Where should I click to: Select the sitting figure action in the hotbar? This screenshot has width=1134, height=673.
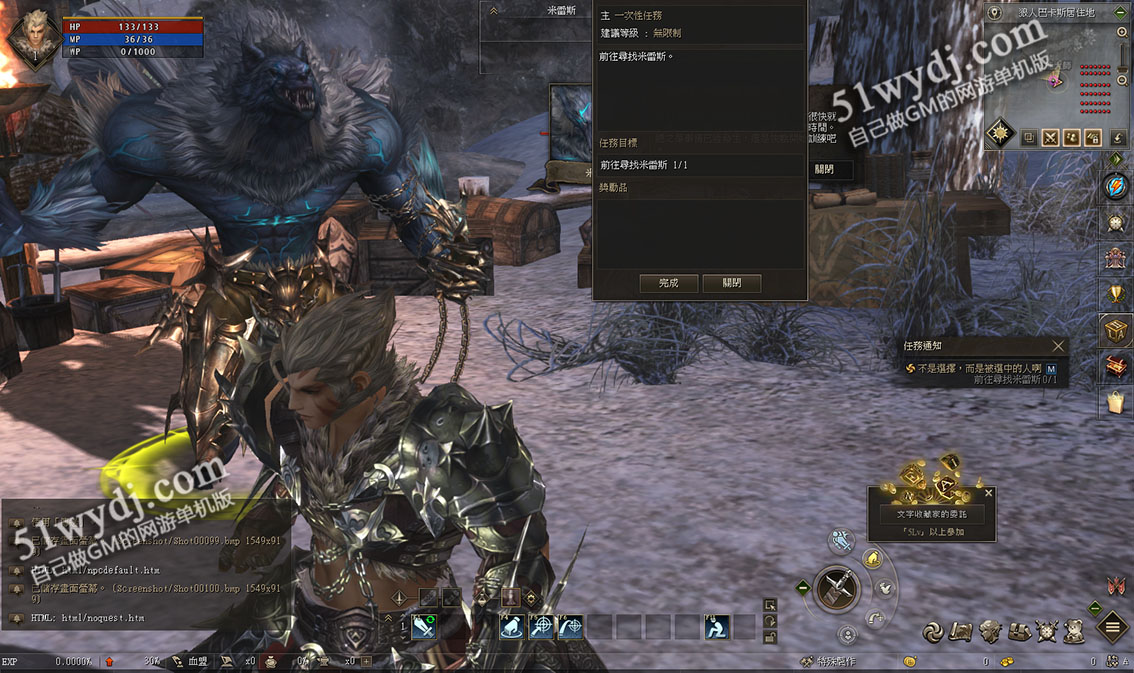tap(716, 627)
